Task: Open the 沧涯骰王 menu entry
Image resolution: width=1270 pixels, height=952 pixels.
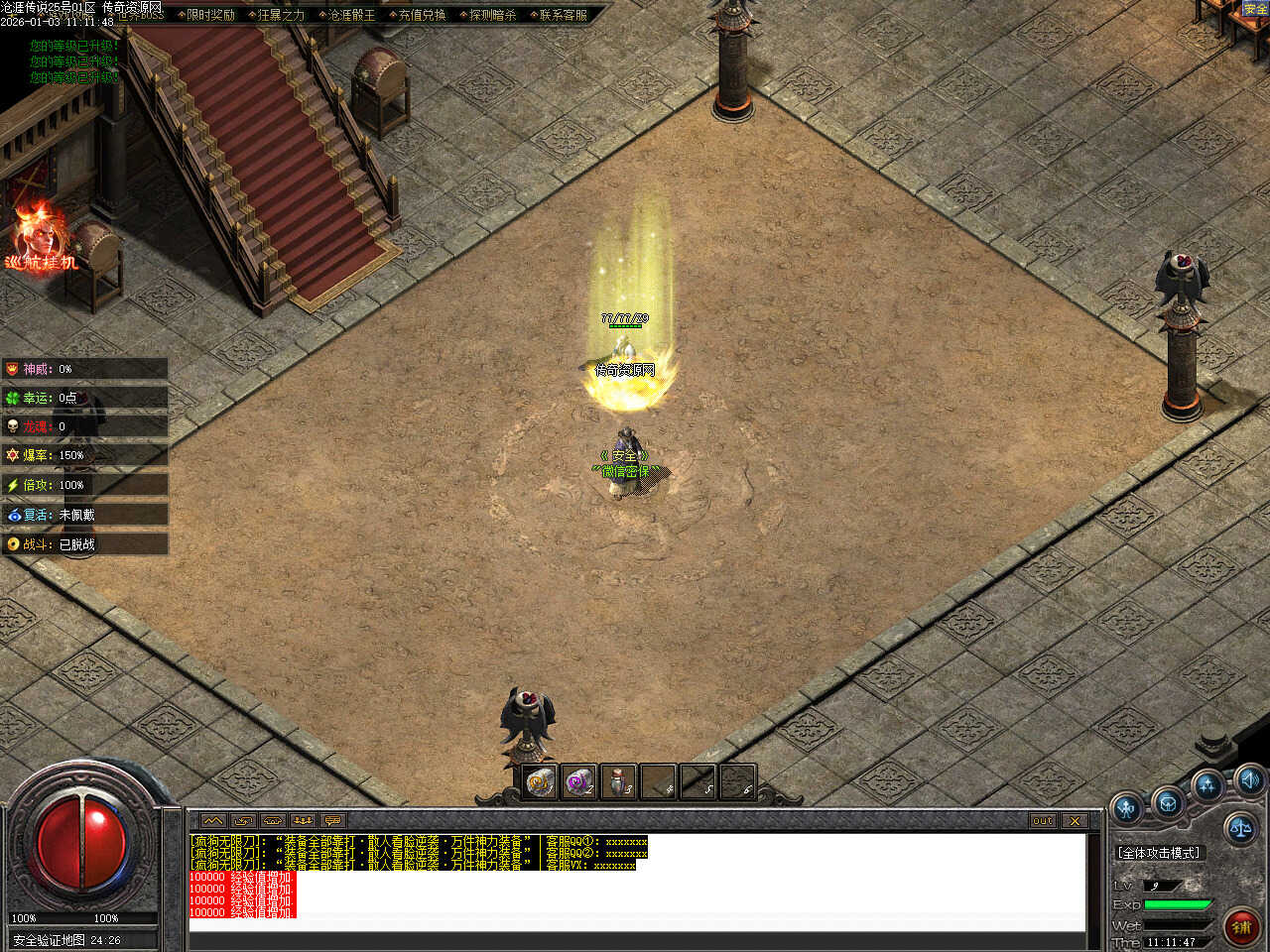Action: 351,15
